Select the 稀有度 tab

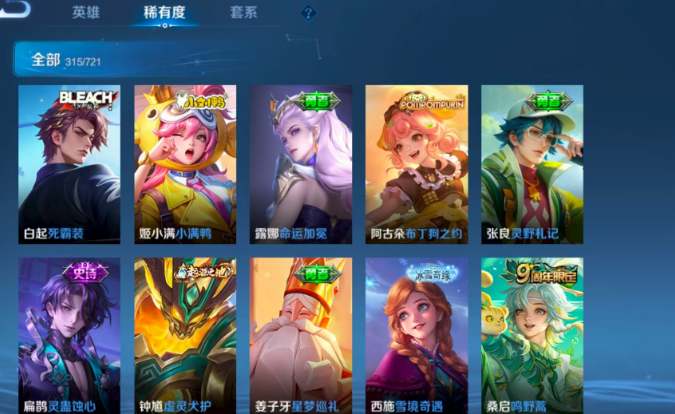click(164, 13)
